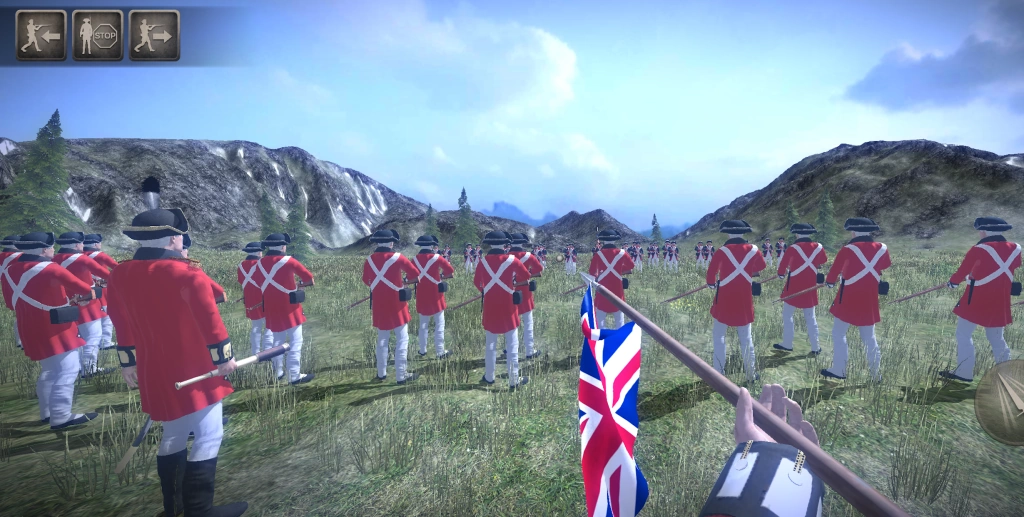Viewport: 1024px width, 517px height.
Task: Order soldiers to march left
Action: 41,36
